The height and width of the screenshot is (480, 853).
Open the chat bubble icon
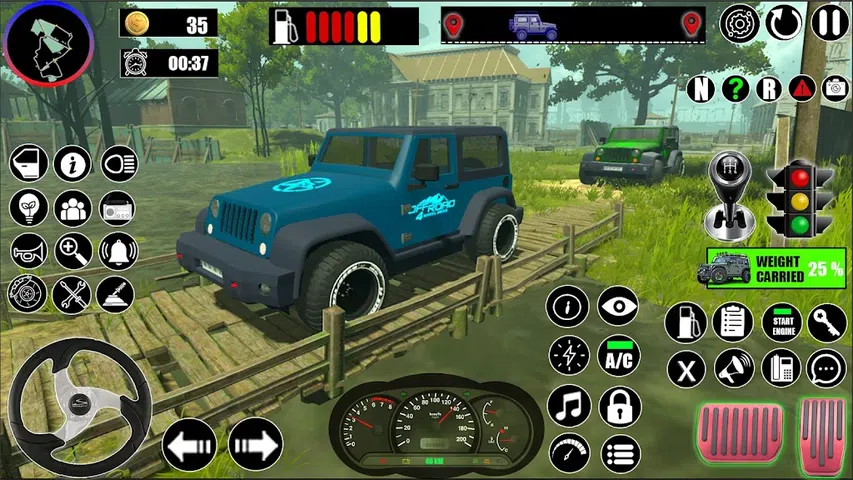[827, 368]
